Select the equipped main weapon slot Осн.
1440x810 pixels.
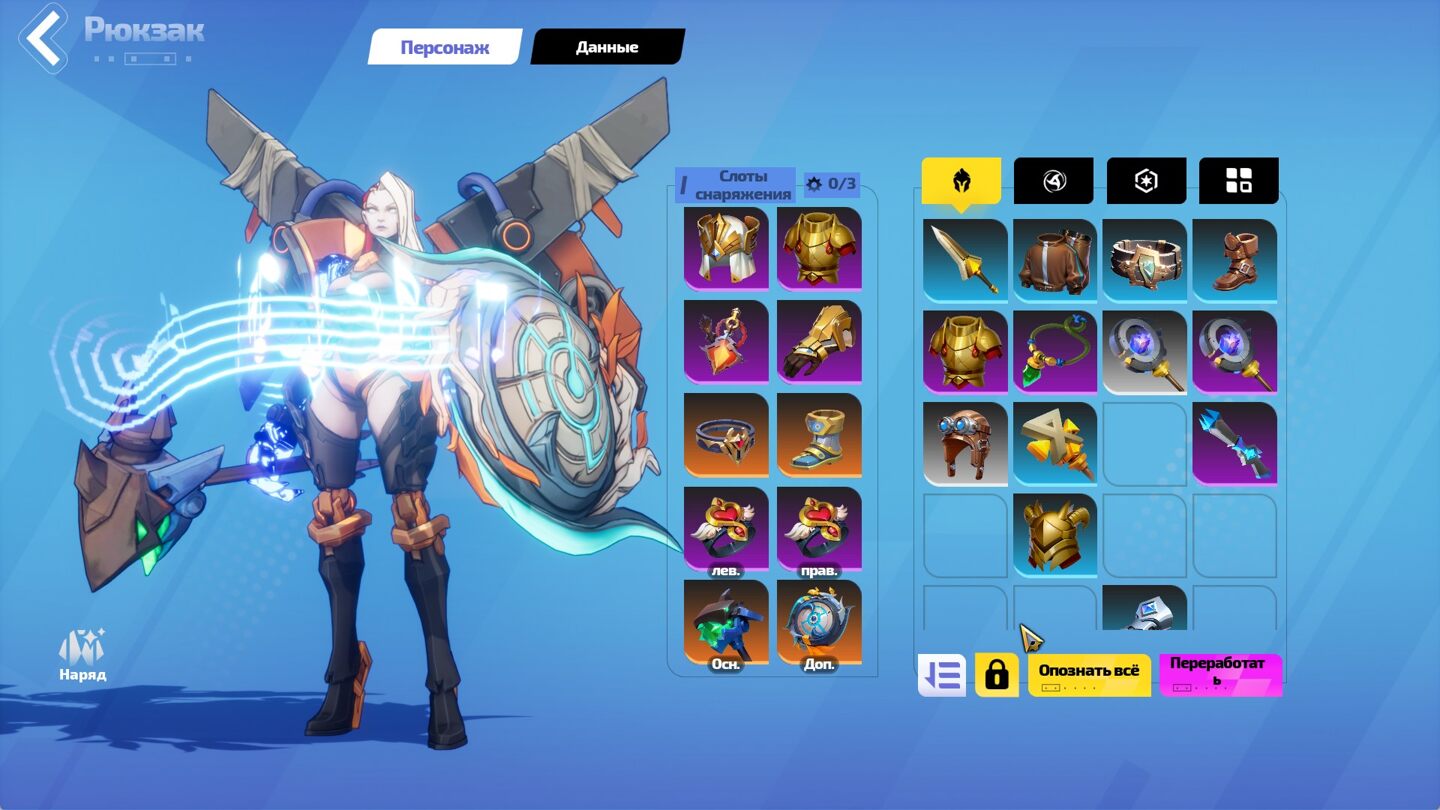[726, 623]
